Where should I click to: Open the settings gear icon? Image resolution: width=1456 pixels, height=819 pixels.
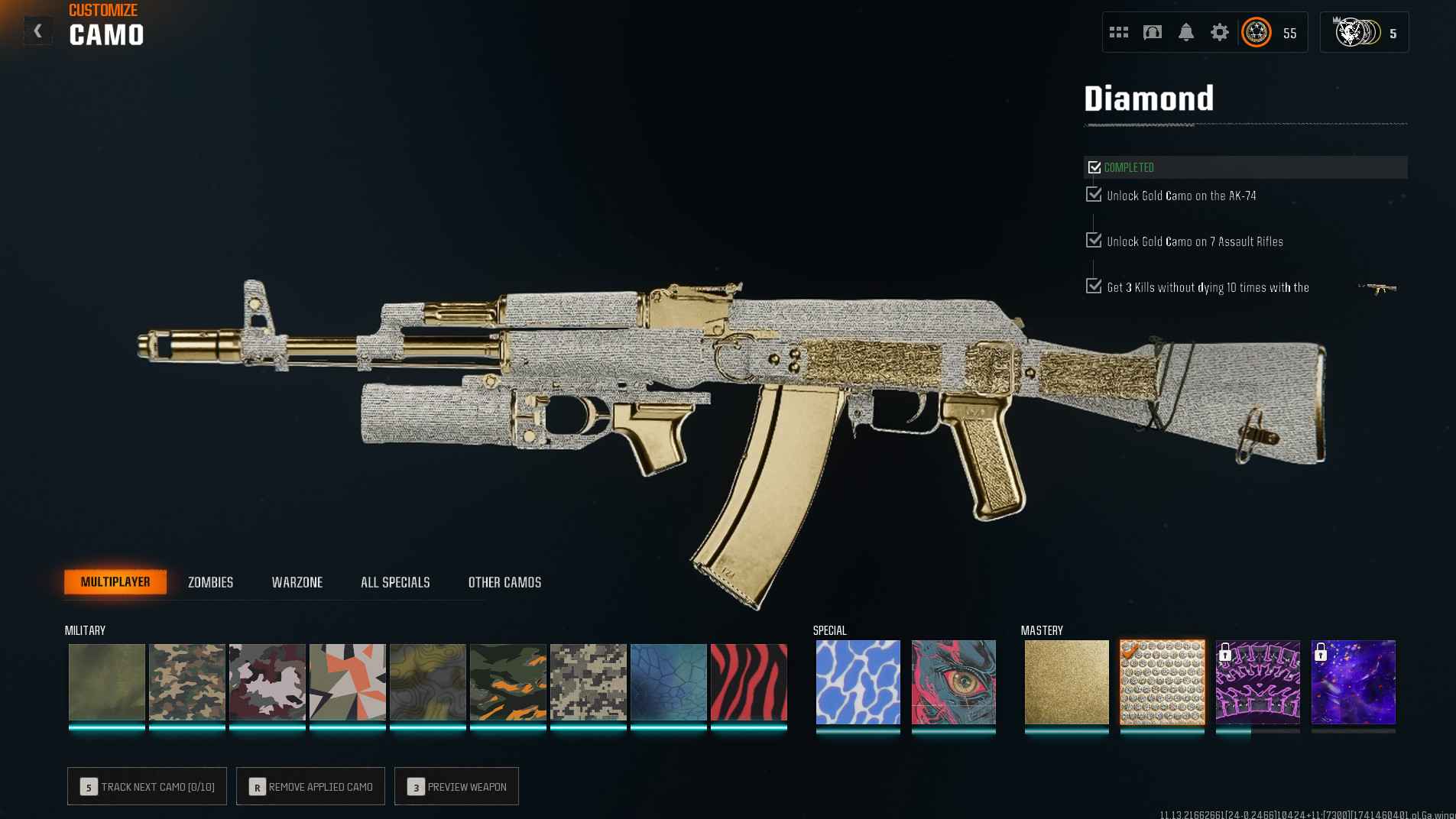tap(1219, 32)
